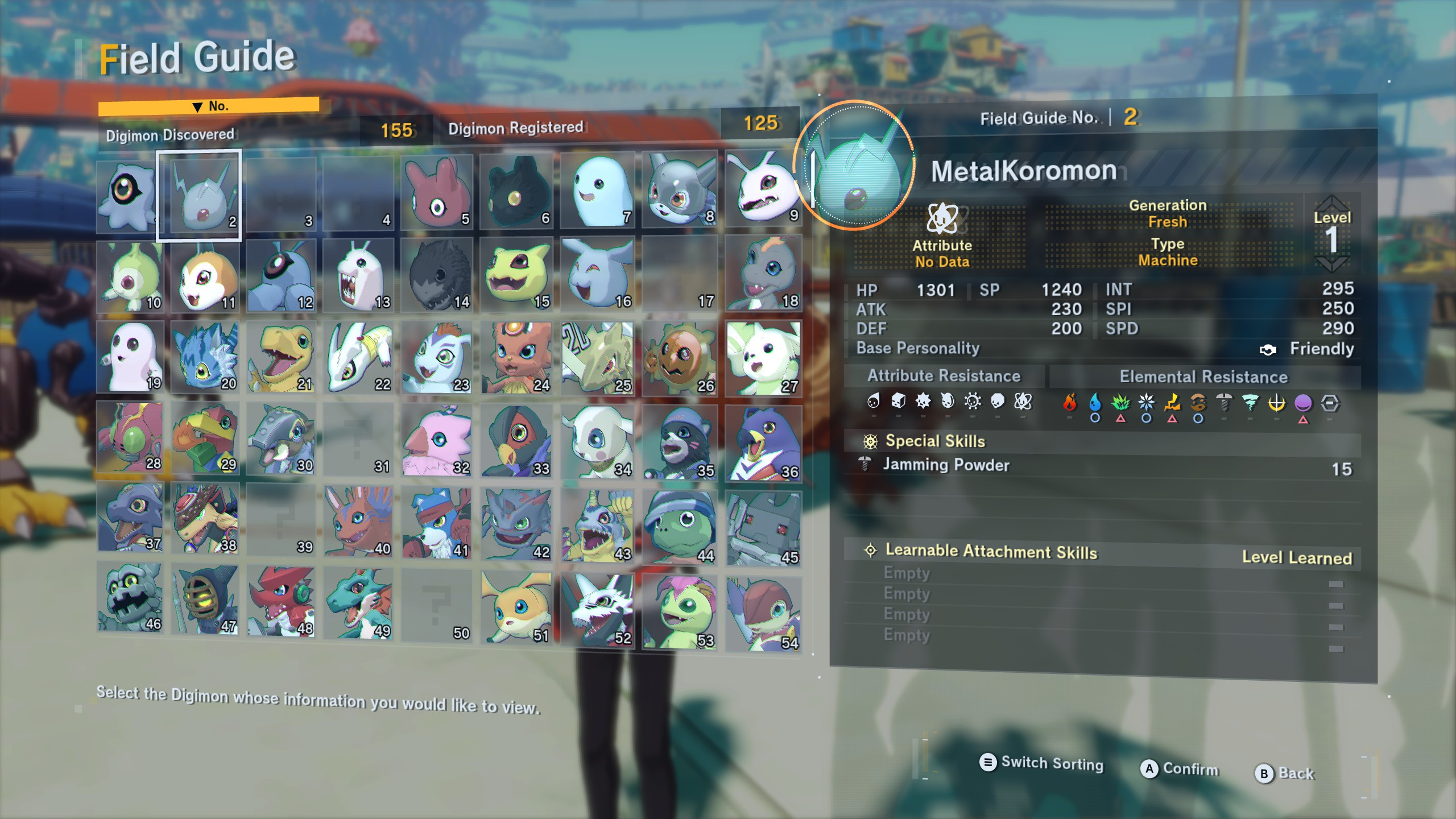Select the Digimon tile numbered 11
1456x819 pixels.
[x=205, y=276]
